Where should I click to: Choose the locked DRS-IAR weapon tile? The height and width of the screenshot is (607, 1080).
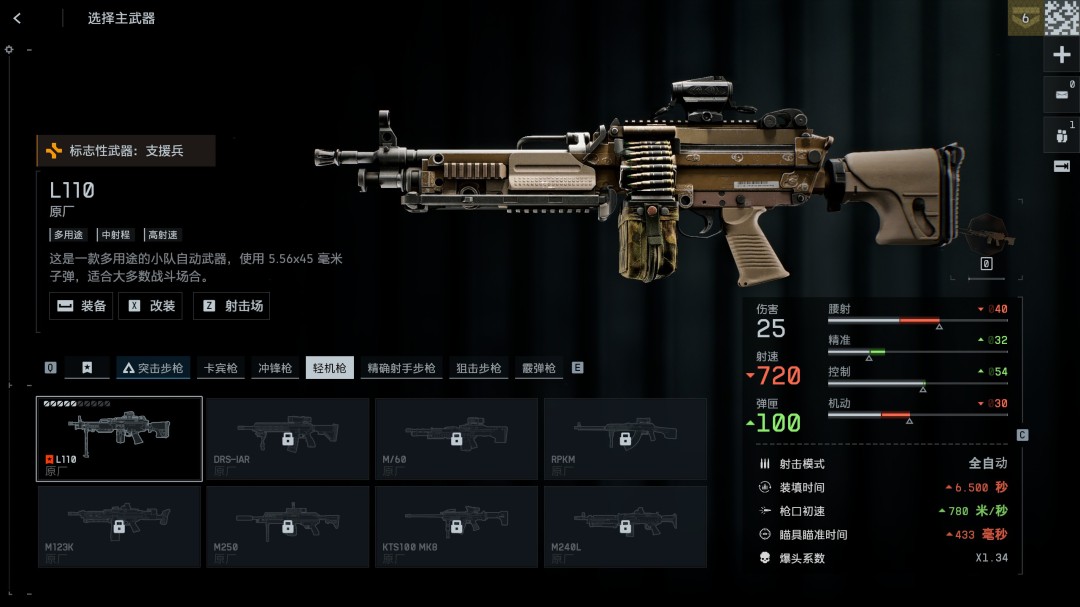pyautogui.click(x=287, y=438)
